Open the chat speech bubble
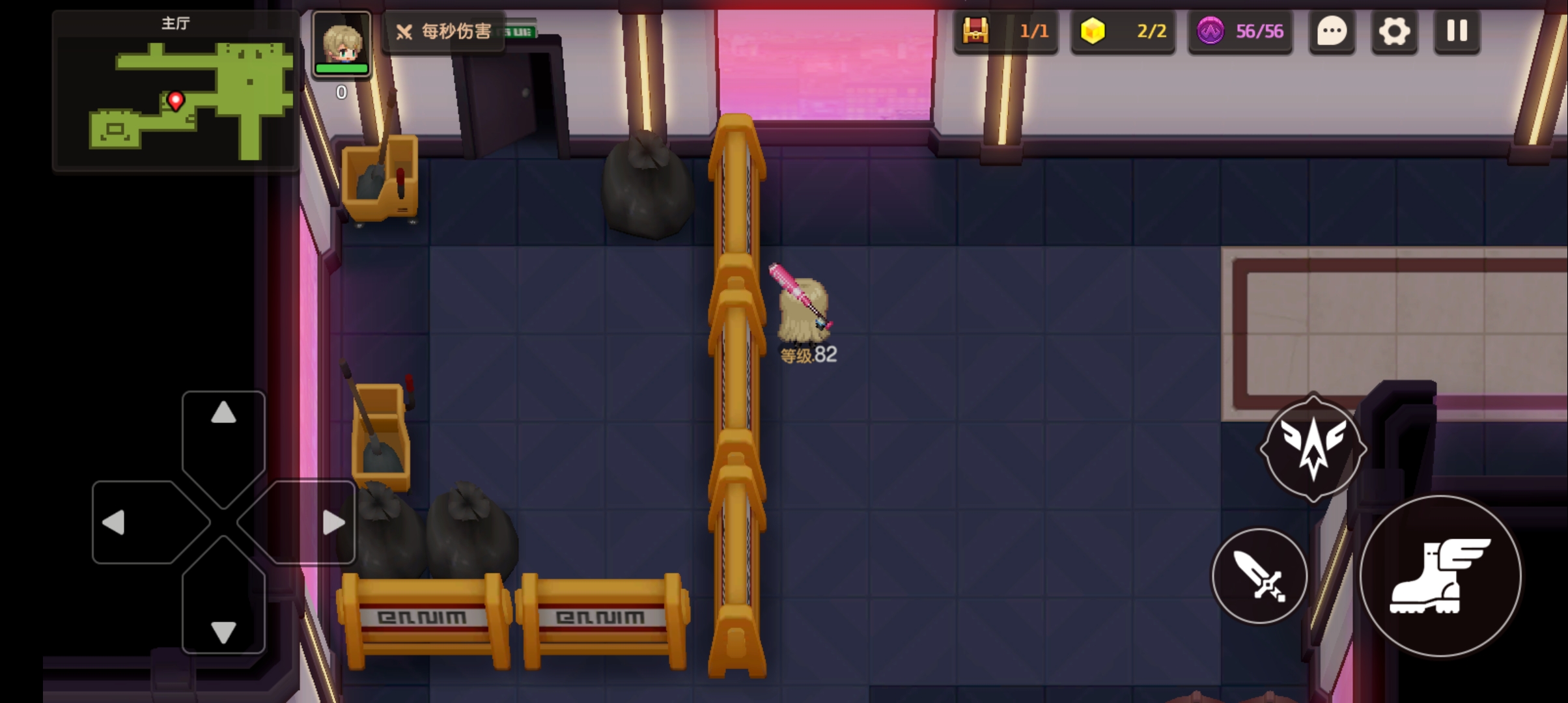Image resolution: width=1568 pixels, height=703 pixels. [x=1332, y=31]
